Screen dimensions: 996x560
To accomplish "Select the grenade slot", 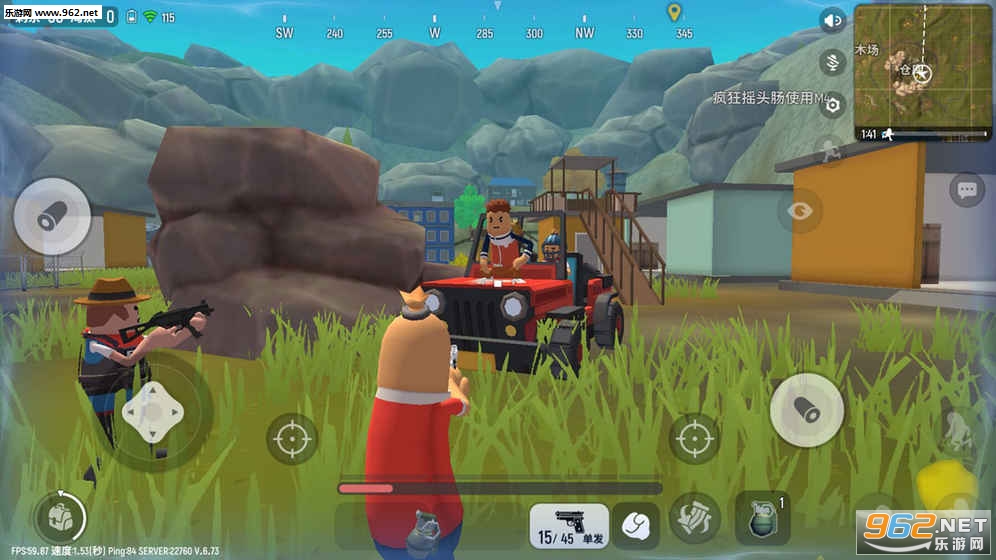I will click(x=762, y=519).
